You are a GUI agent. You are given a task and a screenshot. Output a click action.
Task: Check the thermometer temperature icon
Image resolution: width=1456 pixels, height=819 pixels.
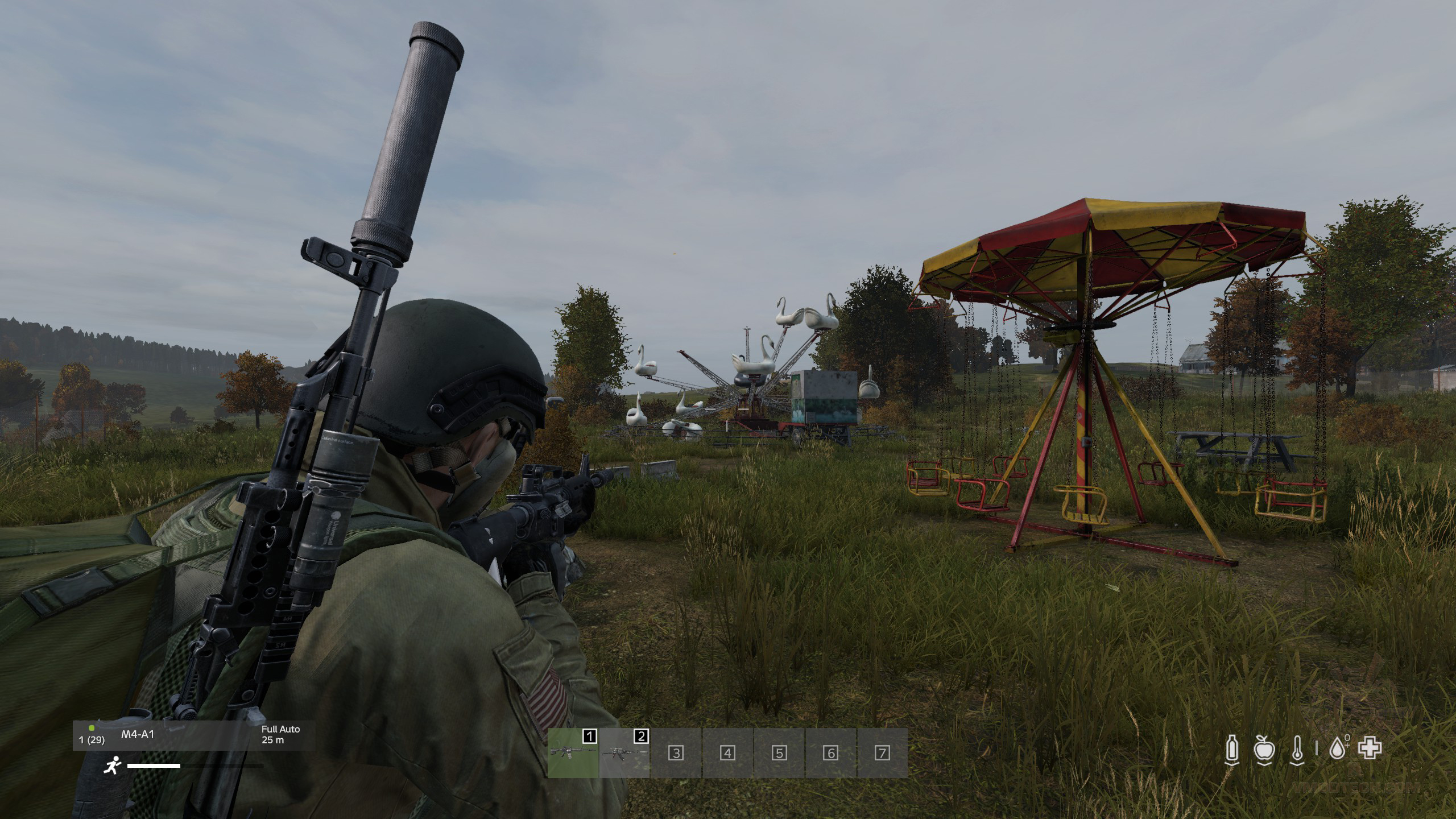(1297, 748)
